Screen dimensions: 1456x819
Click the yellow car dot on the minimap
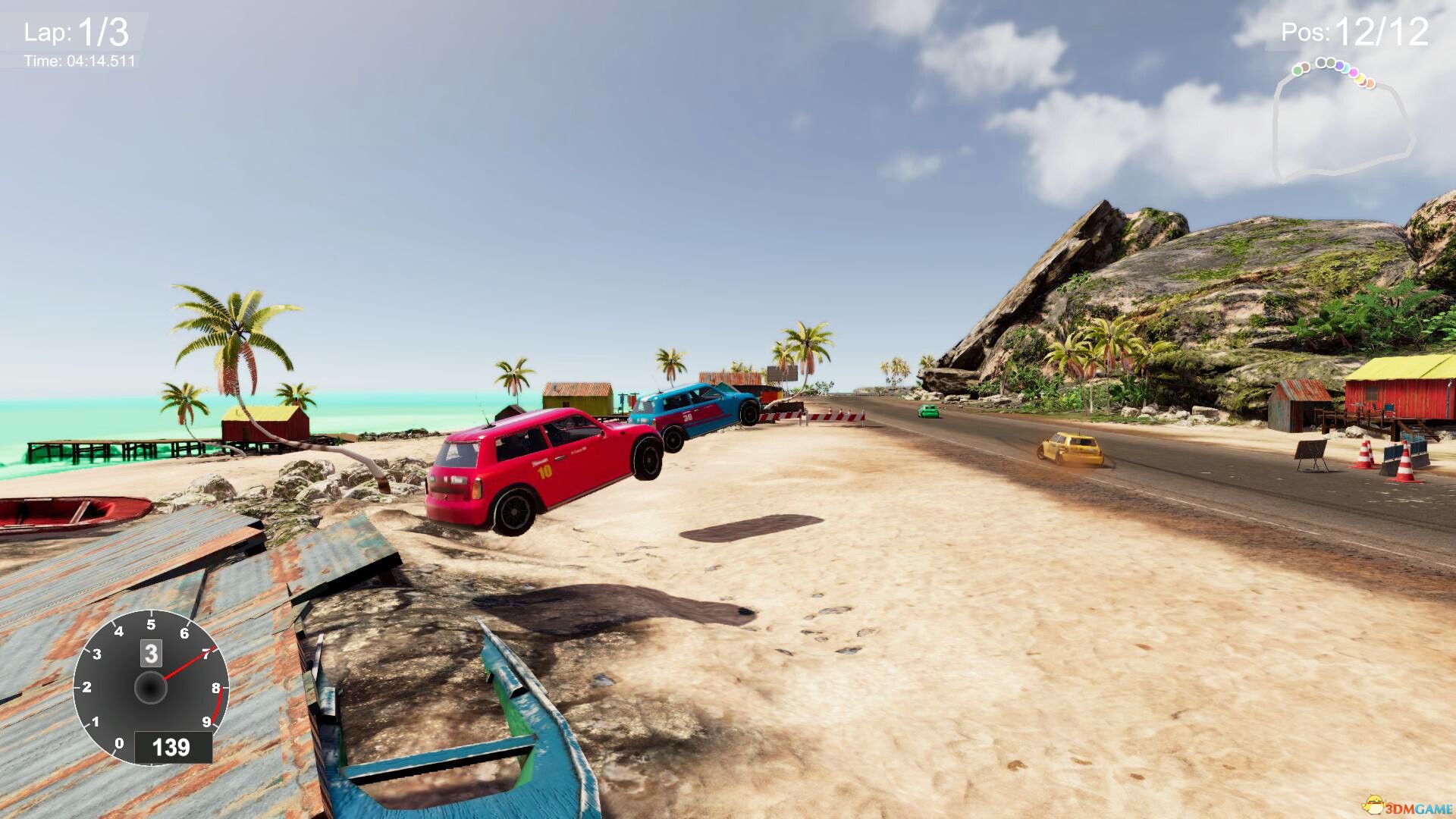pyautogui.click(x=1360, y=79)
